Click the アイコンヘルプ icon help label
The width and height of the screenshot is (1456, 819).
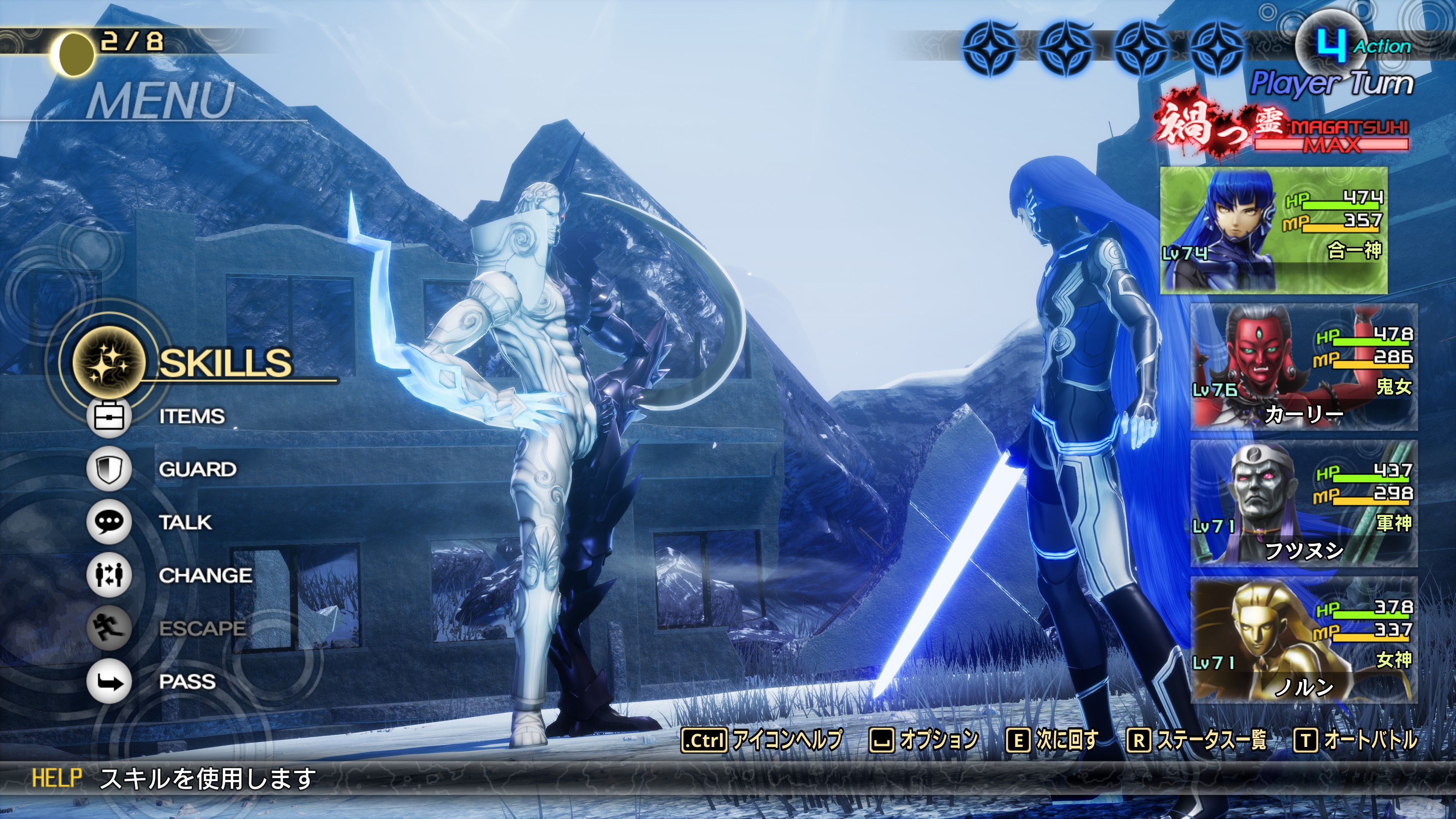(786, 740)
